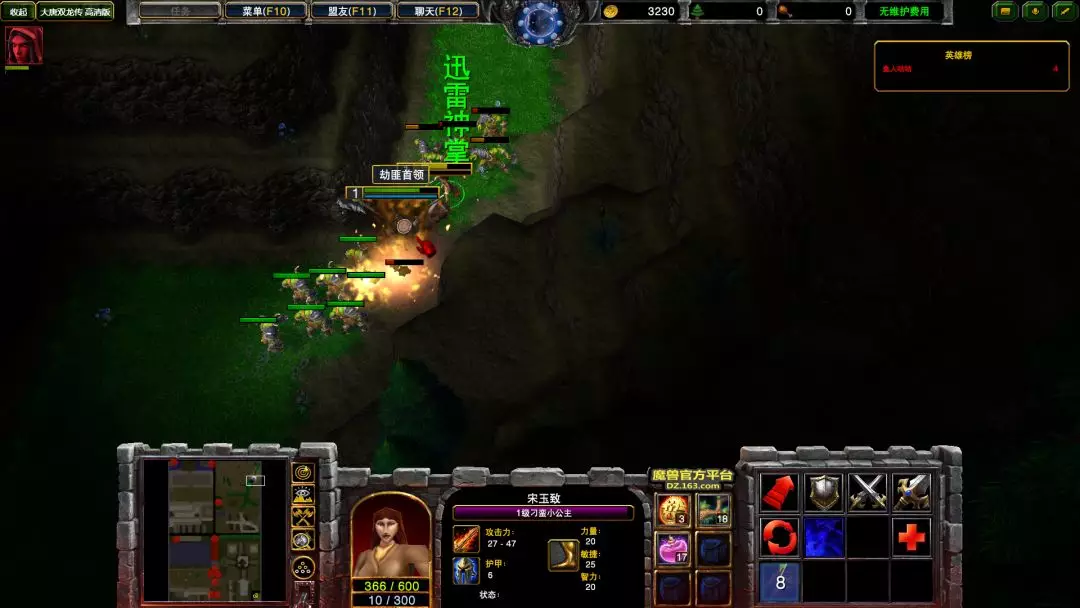Activate the red arrow move command

[779, 492]
